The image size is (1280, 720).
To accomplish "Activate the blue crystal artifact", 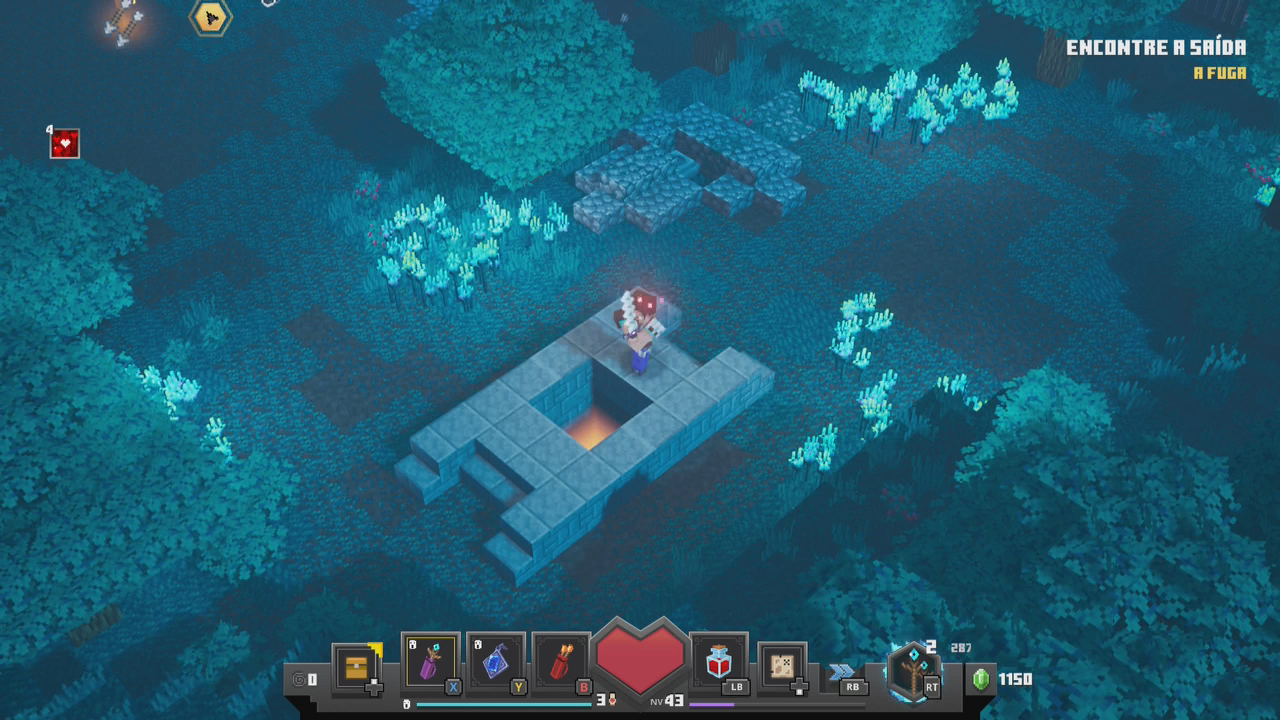I will click(x=497, y=662).
